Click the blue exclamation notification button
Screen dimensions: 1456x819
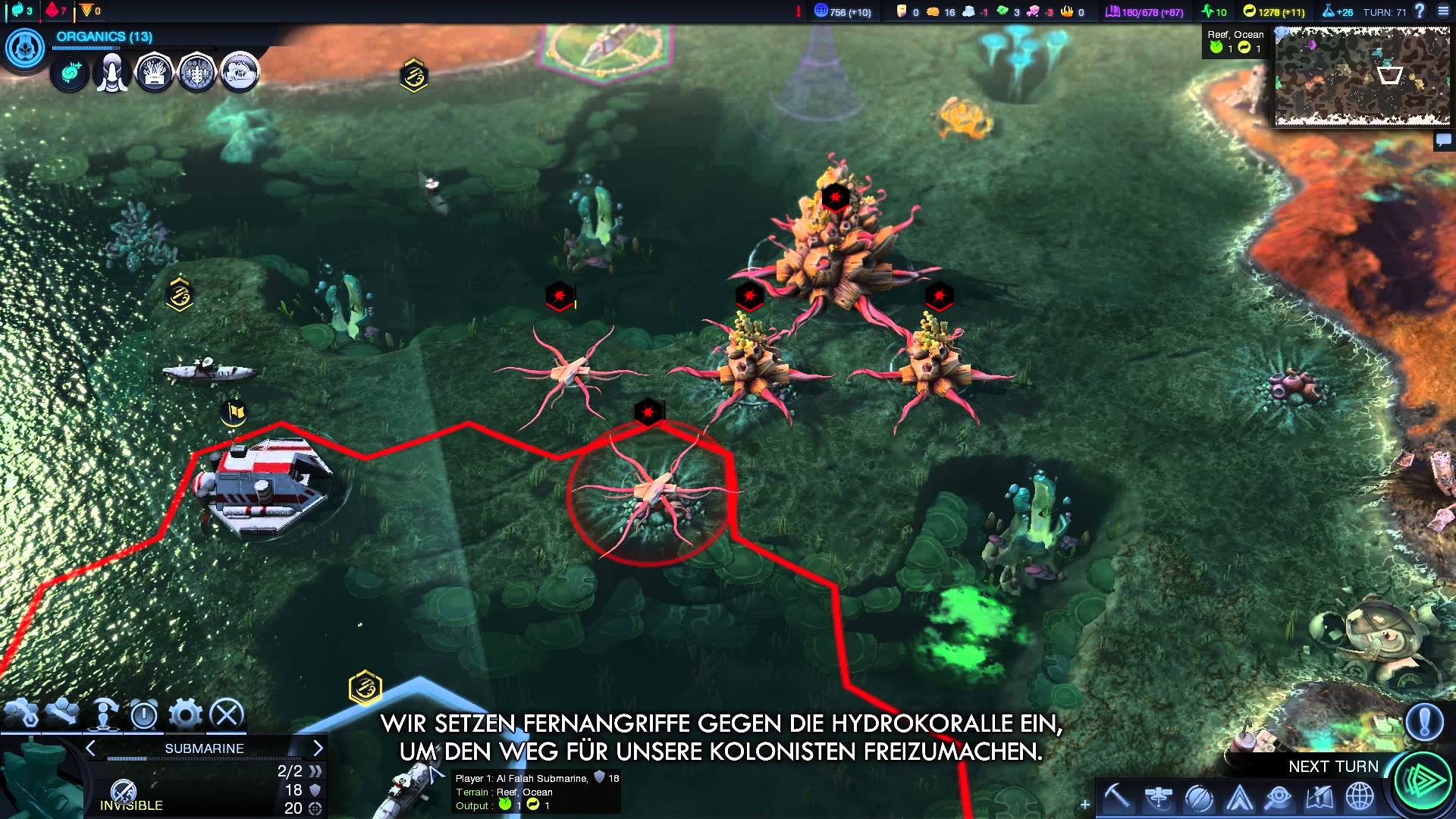click(x=1424, y=721)
